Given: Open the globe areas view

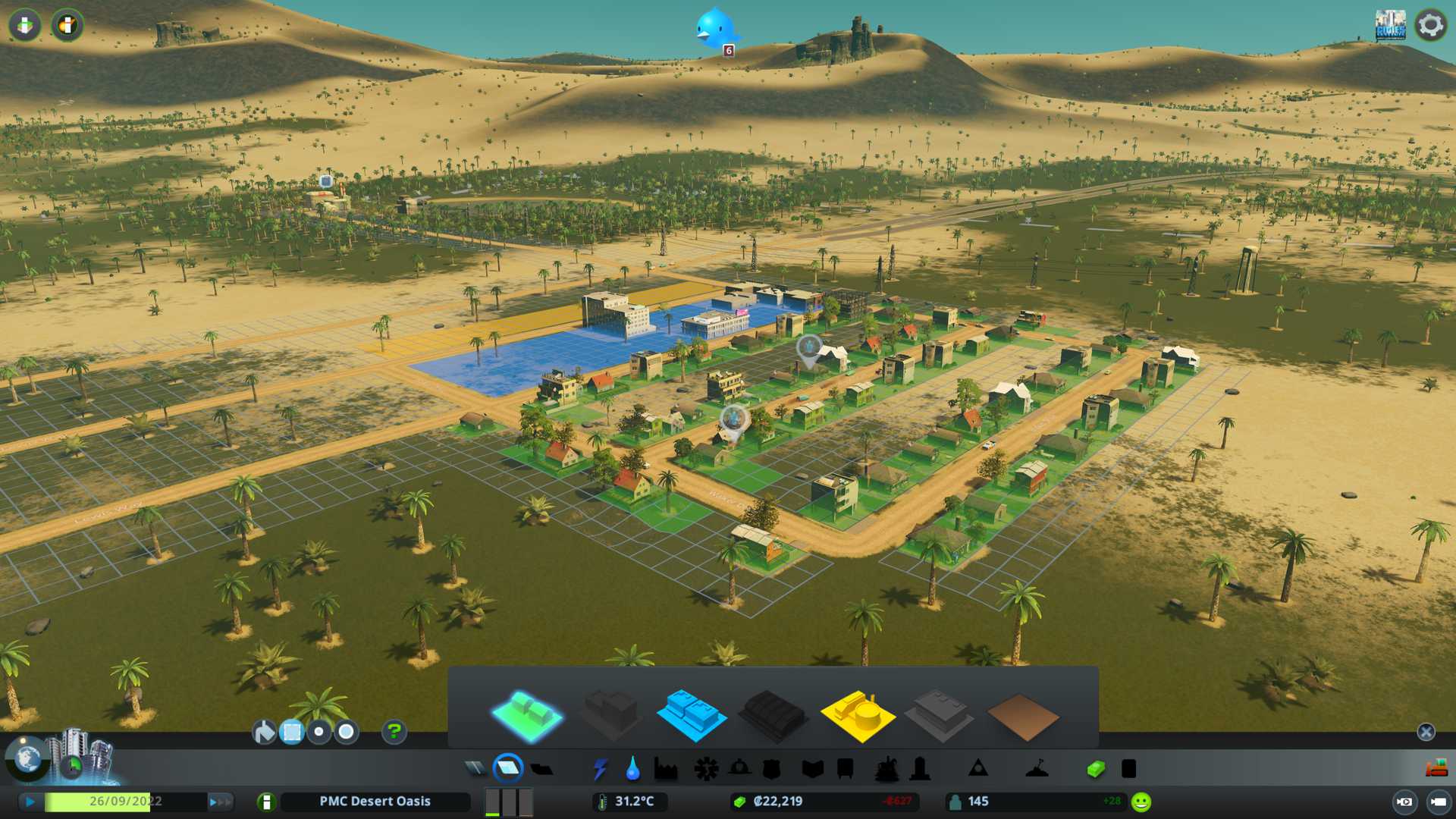Looking at the screenshot, I should point(27,758).
